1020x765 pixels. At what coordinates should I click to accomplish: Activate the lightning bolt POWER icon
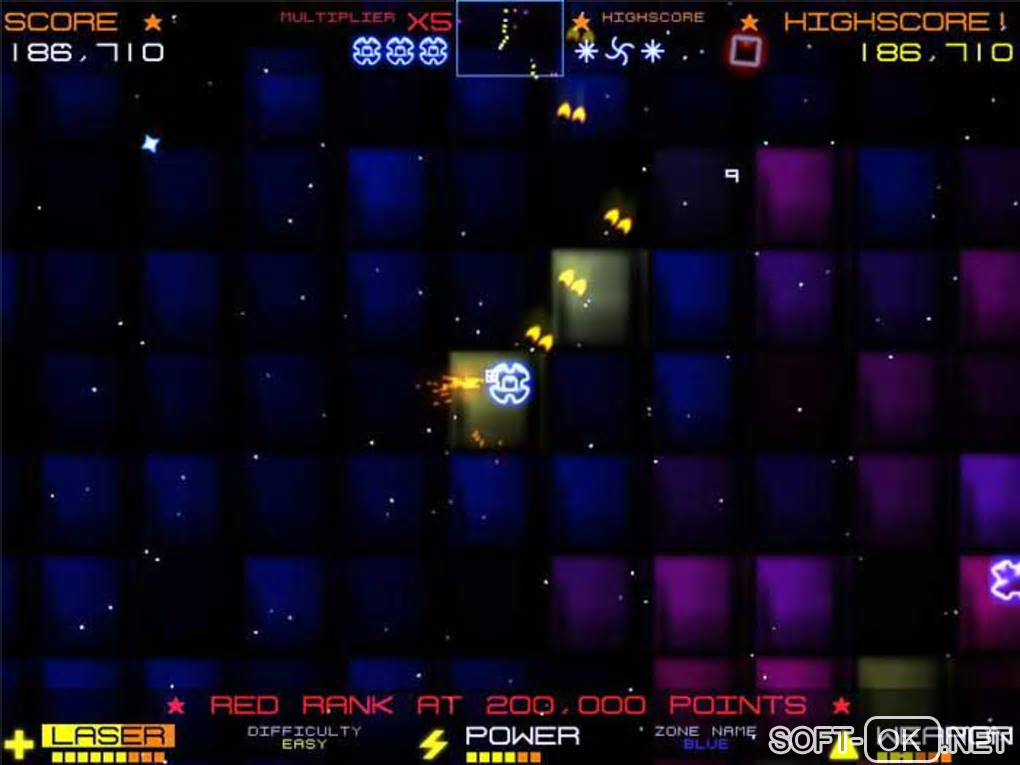(432, 744)
